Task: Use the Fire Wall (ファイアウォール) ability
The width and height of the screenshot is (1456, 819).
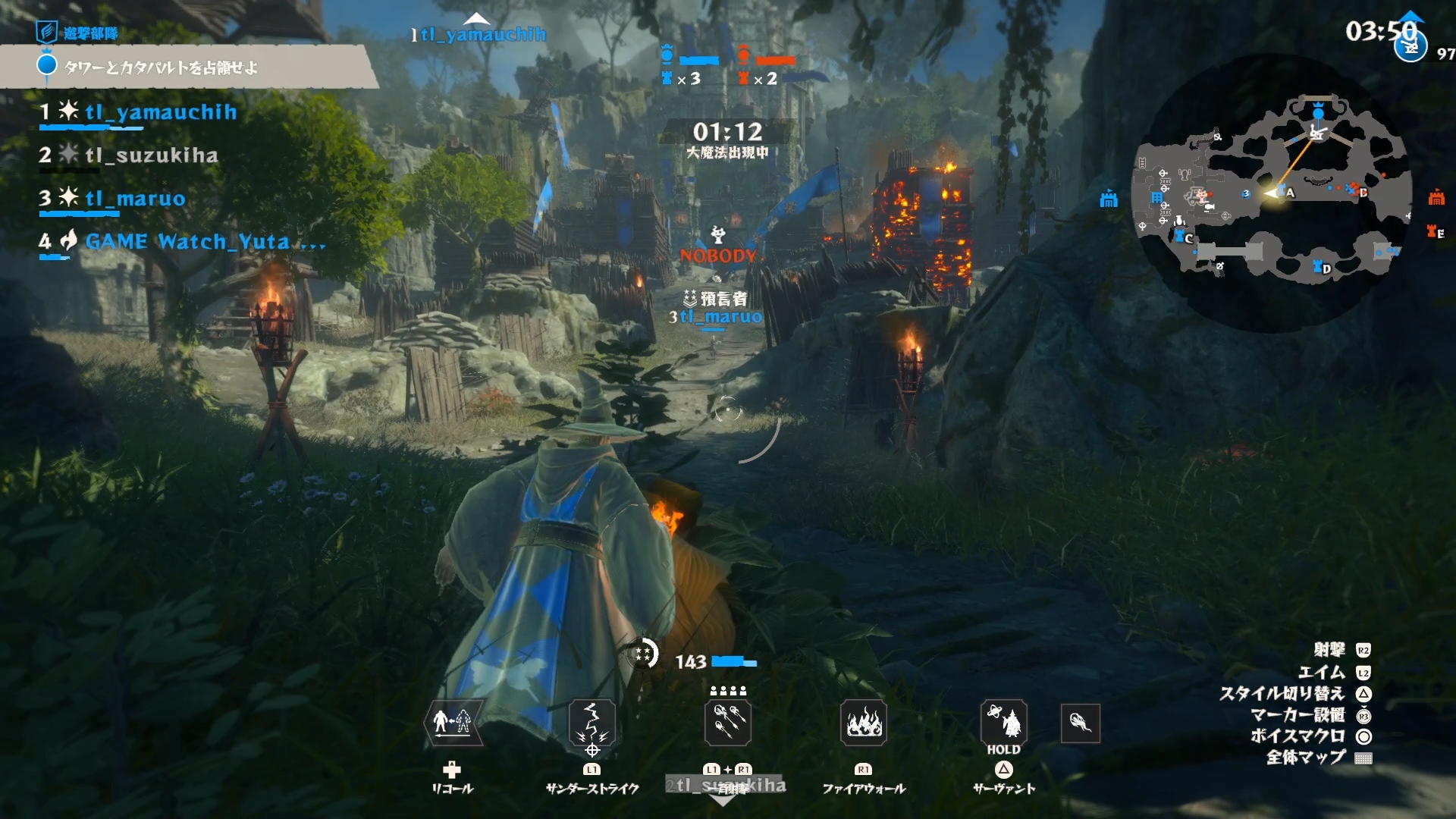Action: 864,721
